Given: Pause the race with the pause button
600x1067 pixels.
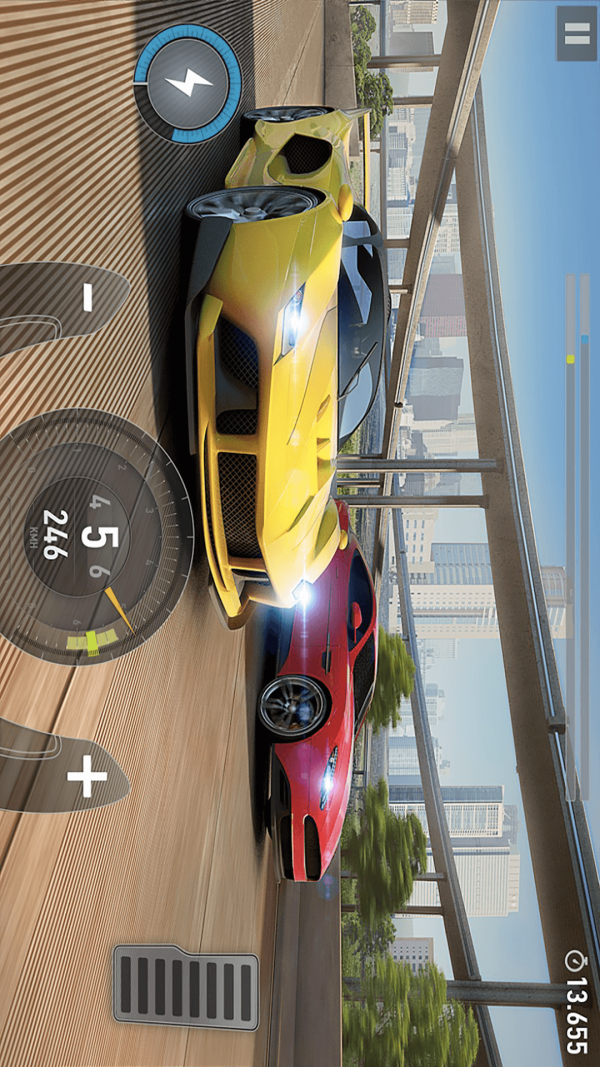Looking at the screenshot, I should coord(576,33).
